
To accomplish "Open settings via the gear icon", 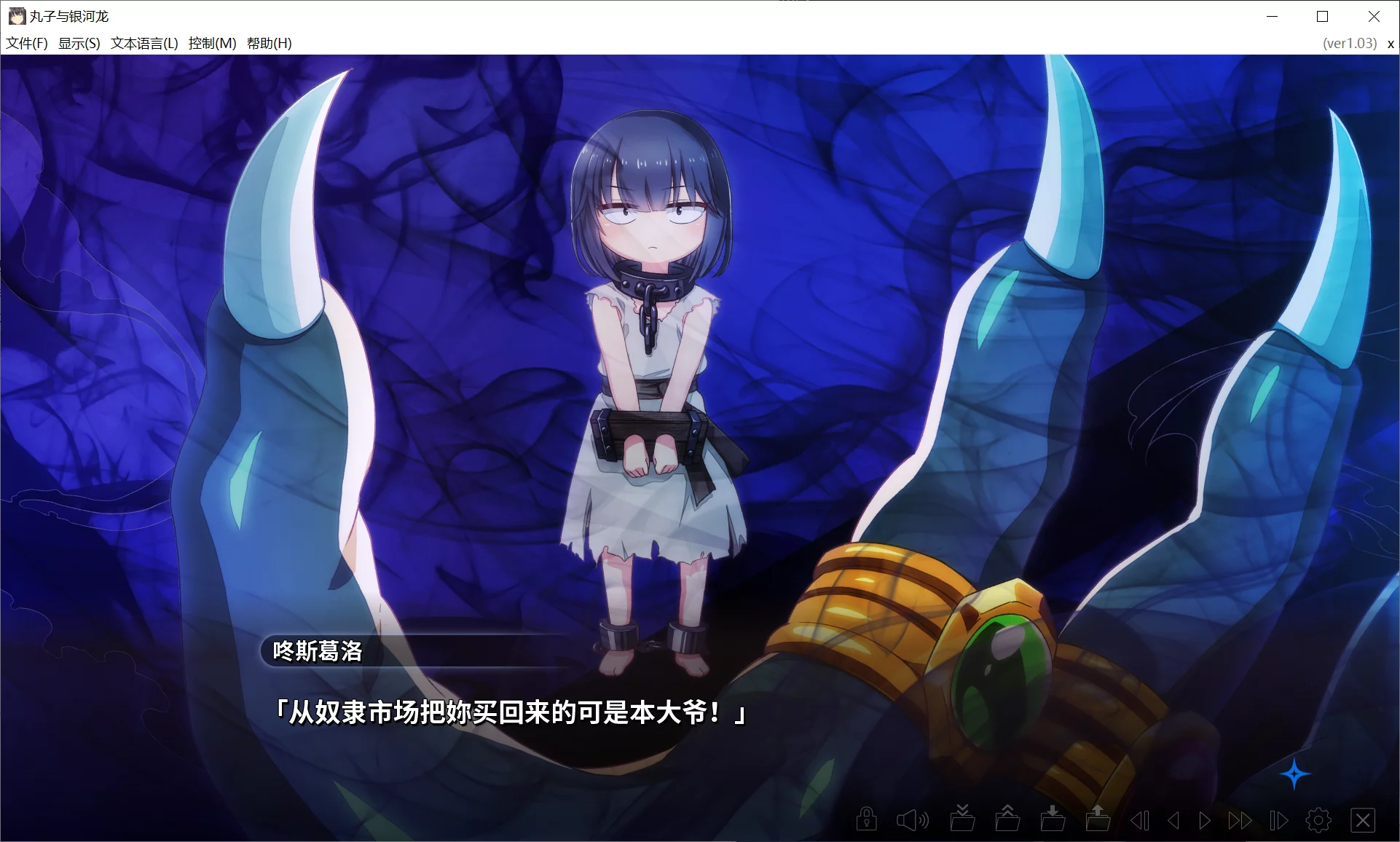I will pos(1319,819).
